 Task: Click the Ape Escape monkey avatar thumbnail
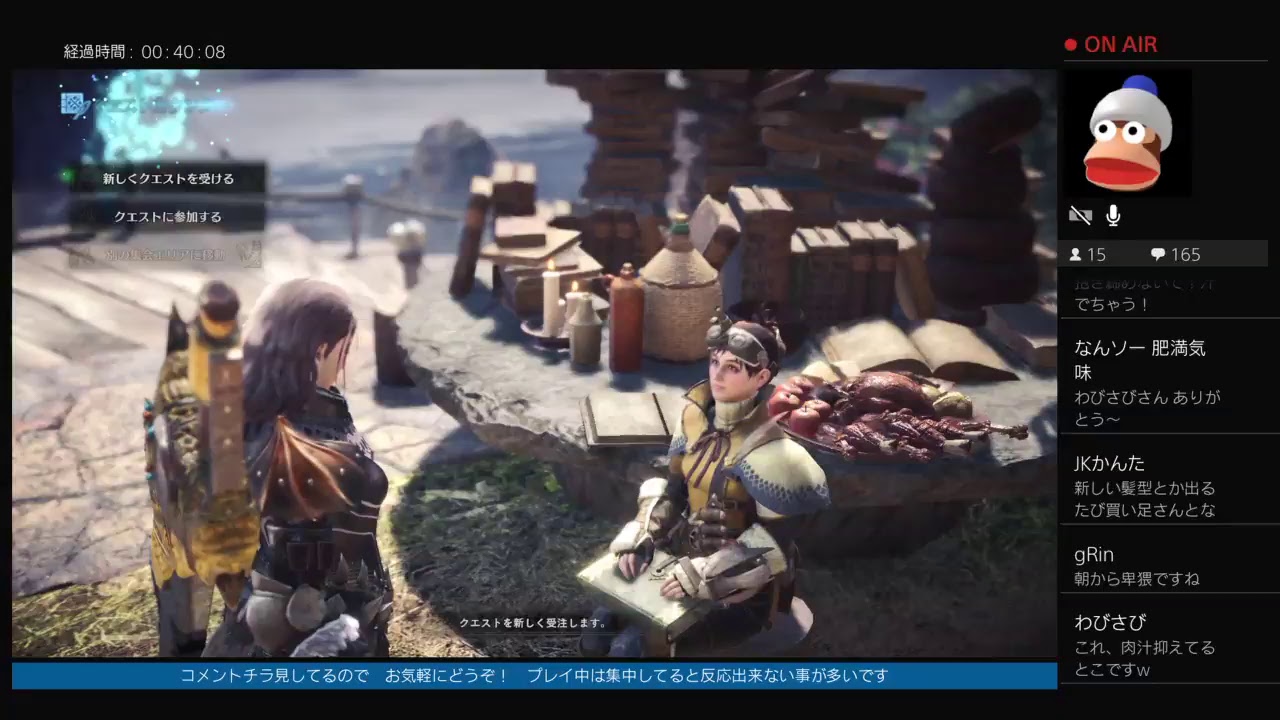pos(1128,133)
